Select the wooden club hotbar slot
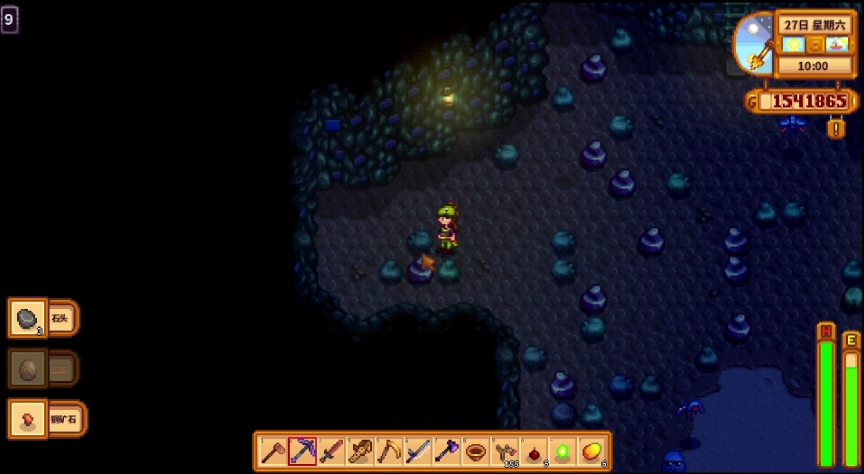This screenshot has height=474, width=864. pos(360,452)
